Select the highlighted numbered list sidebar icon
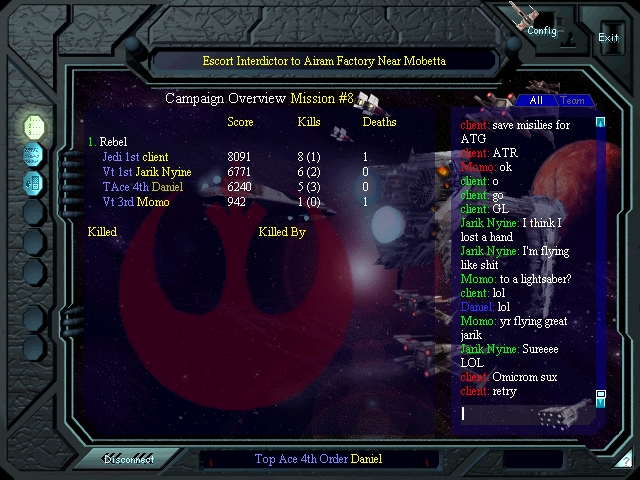Screen dimensions: 640x480 pos(33,127)
